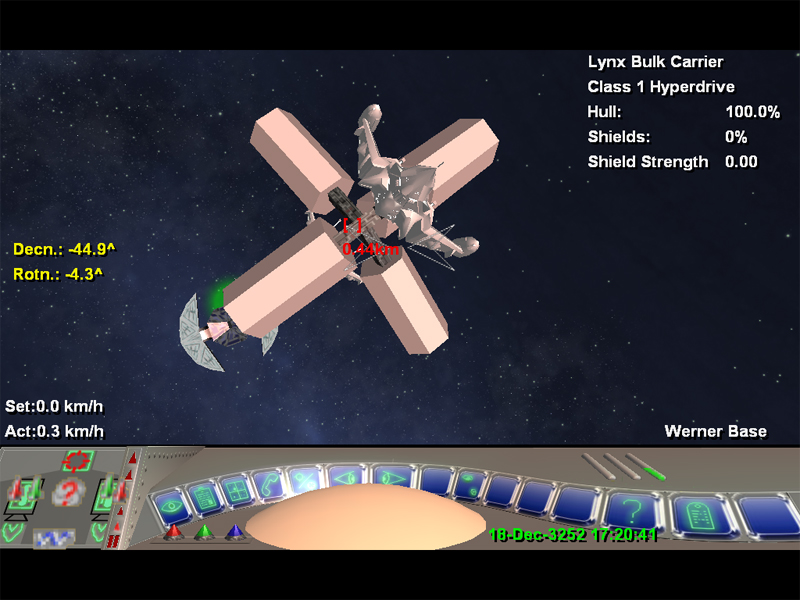Open the clipboard document panel
Screen dimensions: 800x600
pyautogui.click(x=203, y=494)
